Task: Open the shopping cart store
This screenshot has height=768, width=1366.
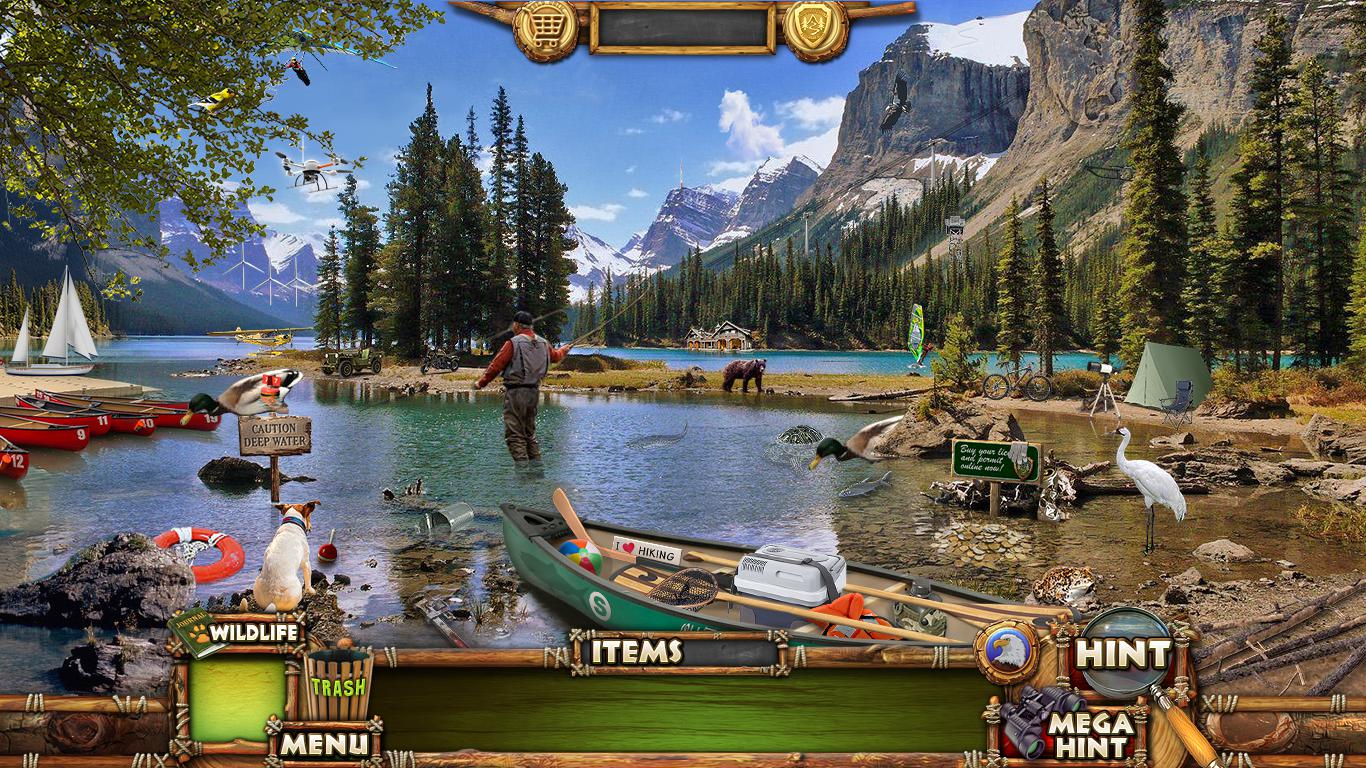Action: click(x=545, y=30)
